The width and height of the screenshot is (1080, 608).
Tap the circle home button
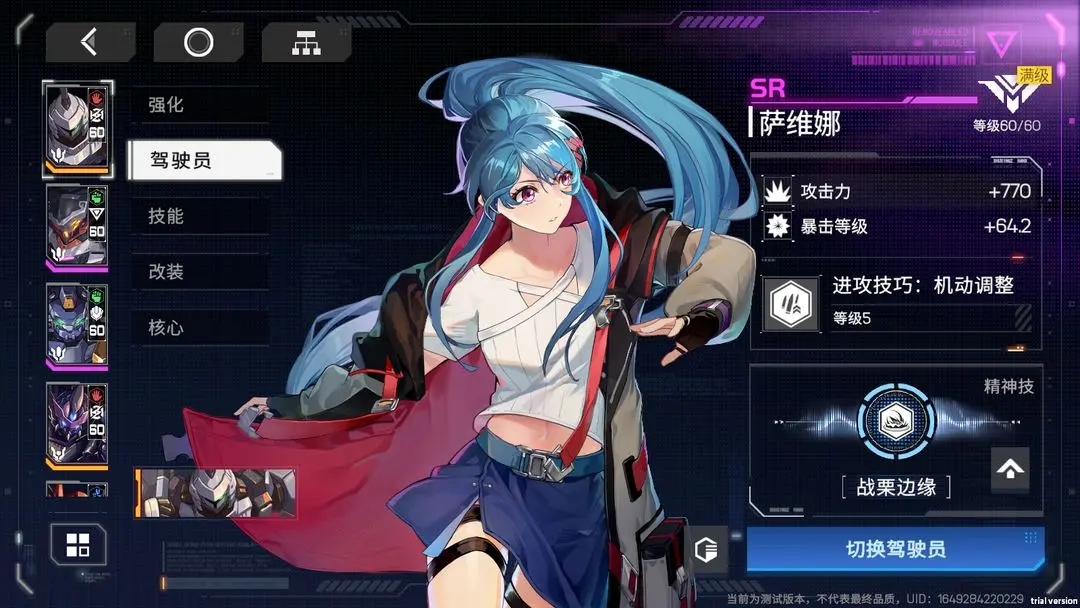tap(198, 42)
